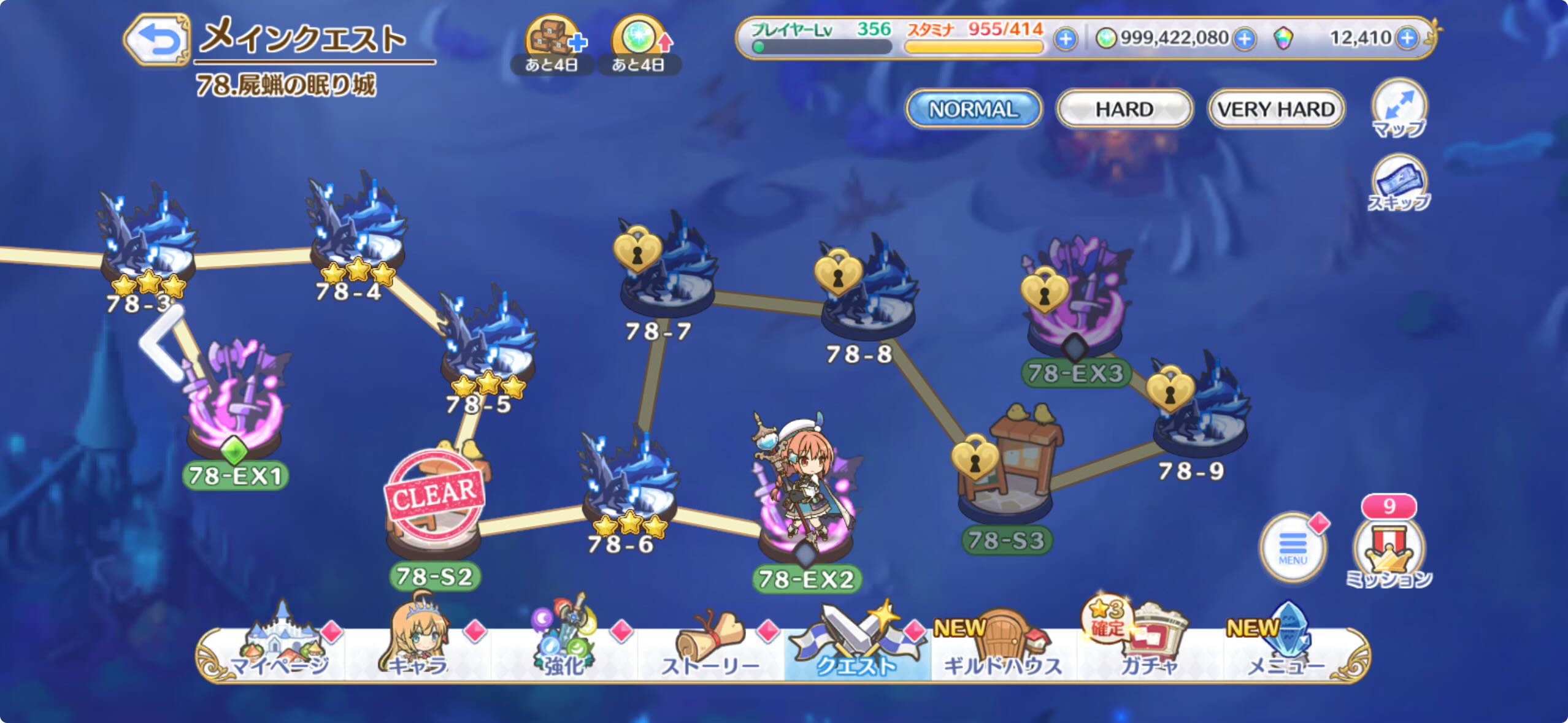Open the Story menu
Image resolution: width=1568 pixels, height=723 pixels.
pyautogui.click(x=710, y=650)
